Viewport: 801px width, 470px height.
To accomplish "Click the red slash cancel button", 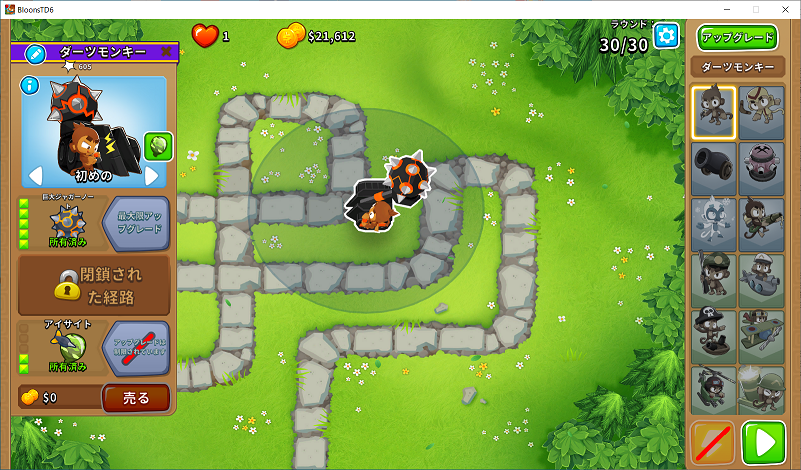I will coord(713,442).
